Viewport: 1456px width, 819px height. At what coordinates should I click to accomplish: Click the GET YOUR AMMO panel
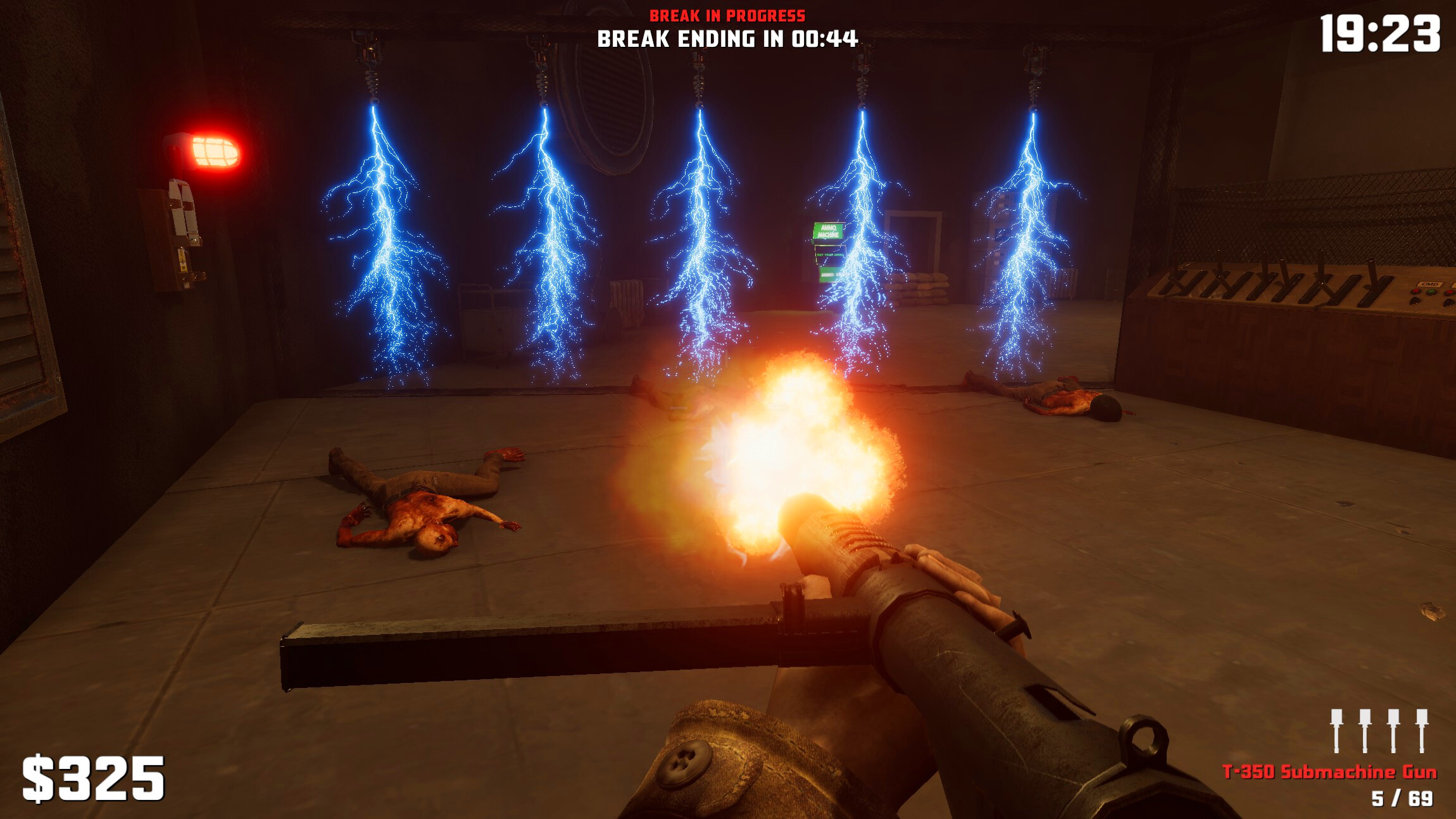point(831,254)
